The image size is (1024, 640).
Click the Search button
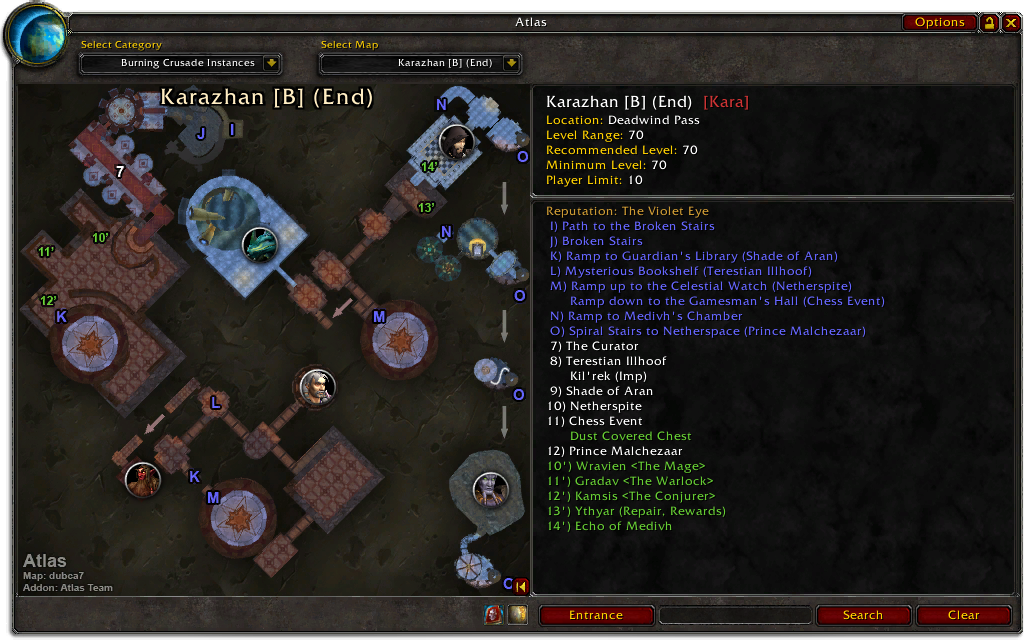point(862,615)
